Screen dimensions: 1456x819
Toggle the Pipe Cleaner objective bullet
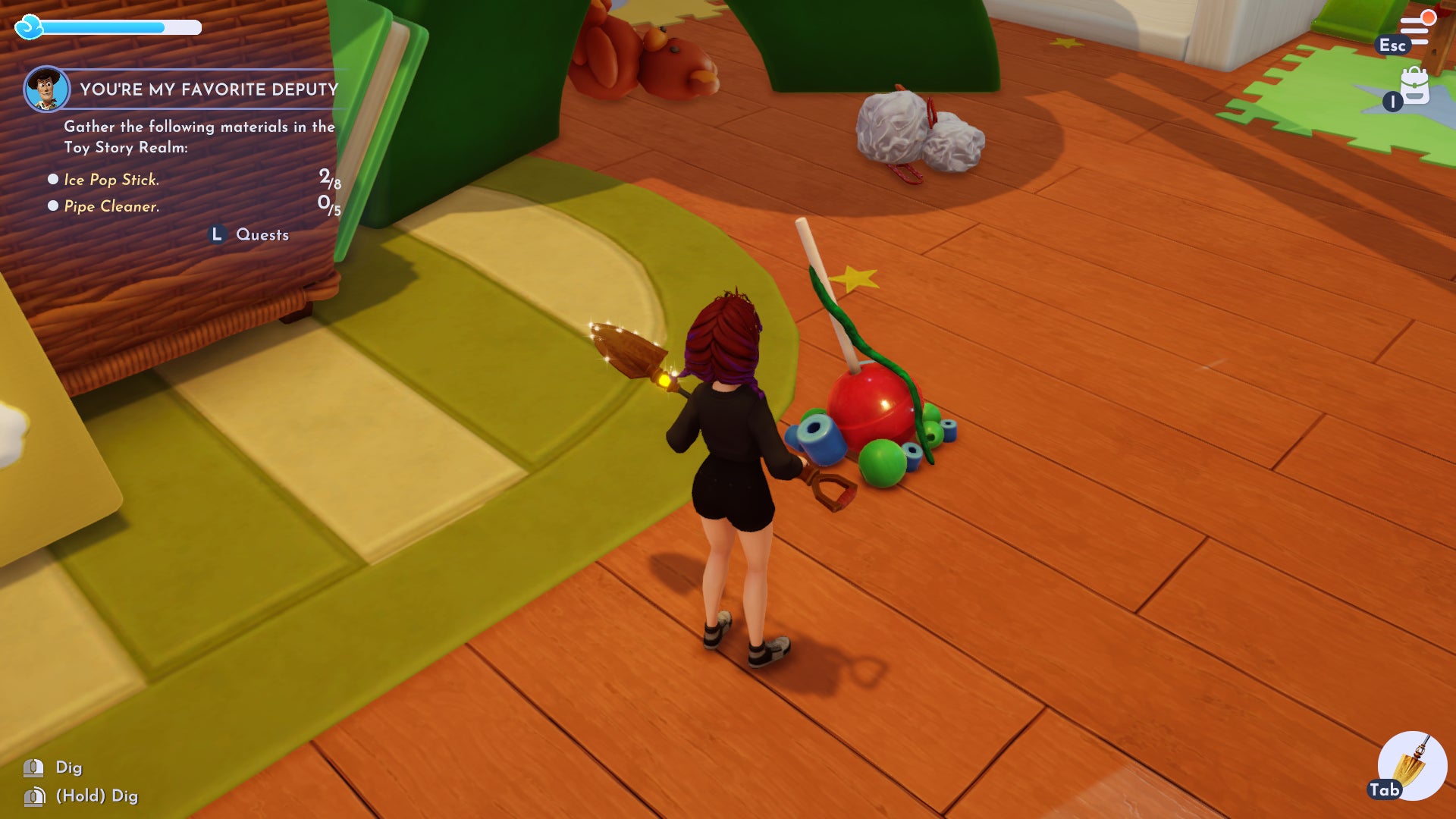pyautogui.click(x=52, y=205)
